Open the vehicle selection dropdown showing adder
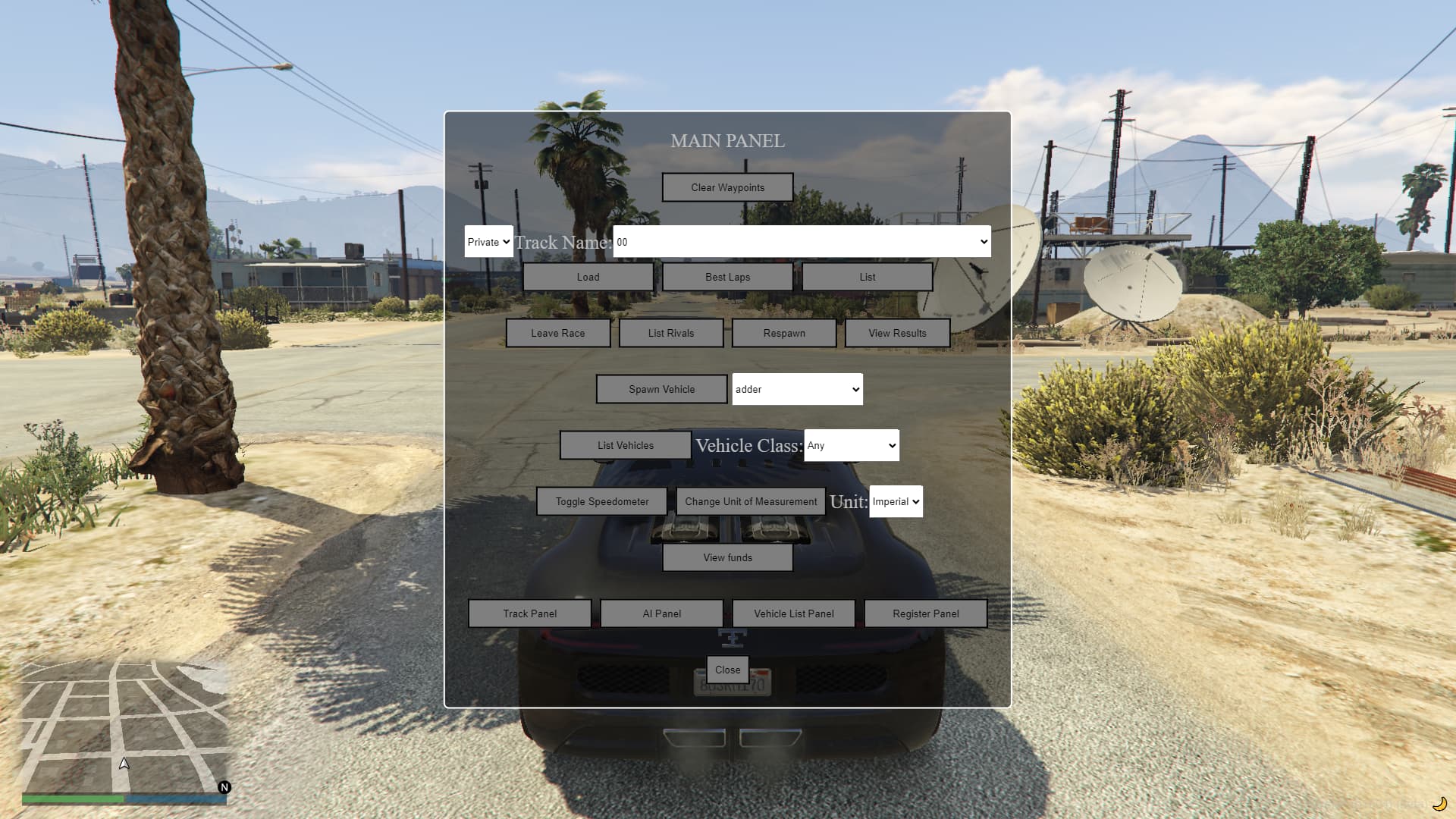 [797, 389]
